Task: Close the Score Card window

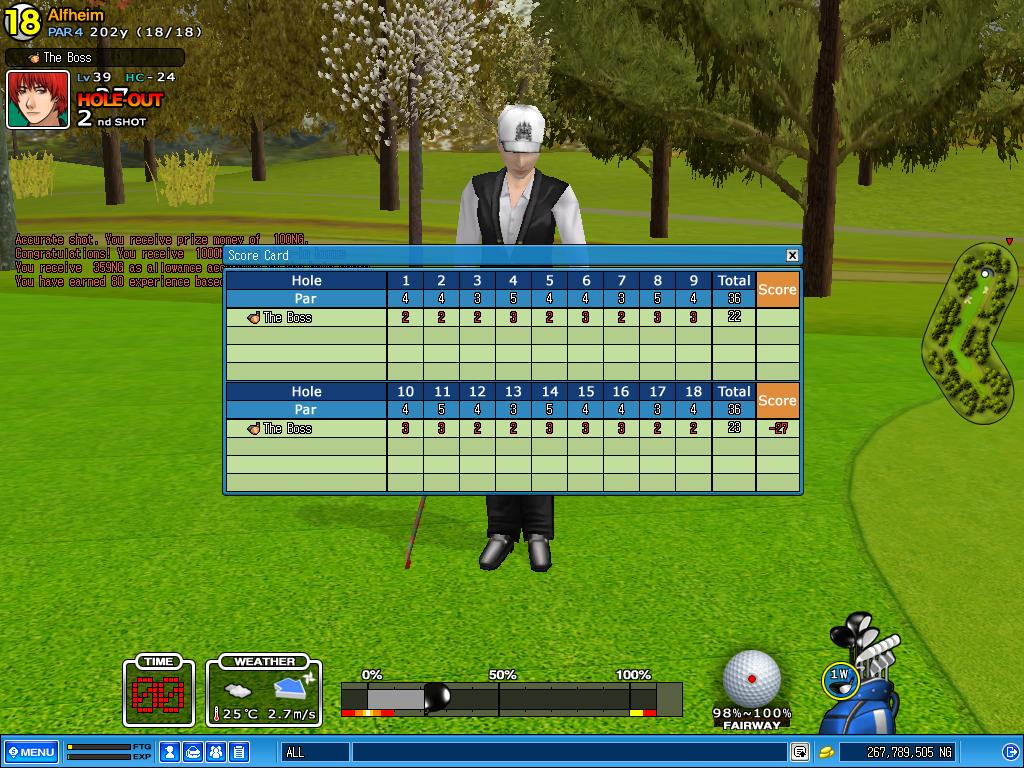Action: tap(792, 256)
